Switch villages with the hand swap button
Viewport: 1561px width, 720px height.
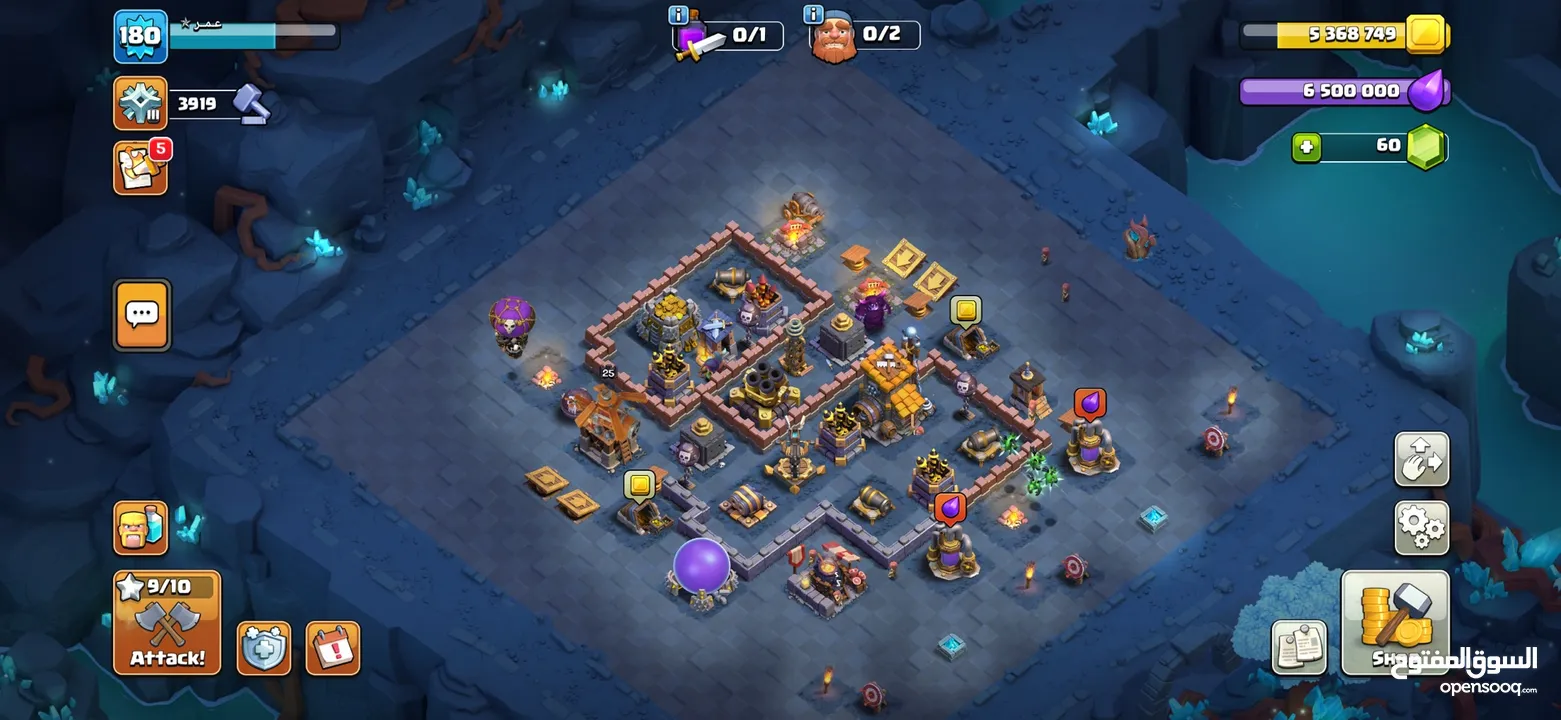coord(1421,459)
